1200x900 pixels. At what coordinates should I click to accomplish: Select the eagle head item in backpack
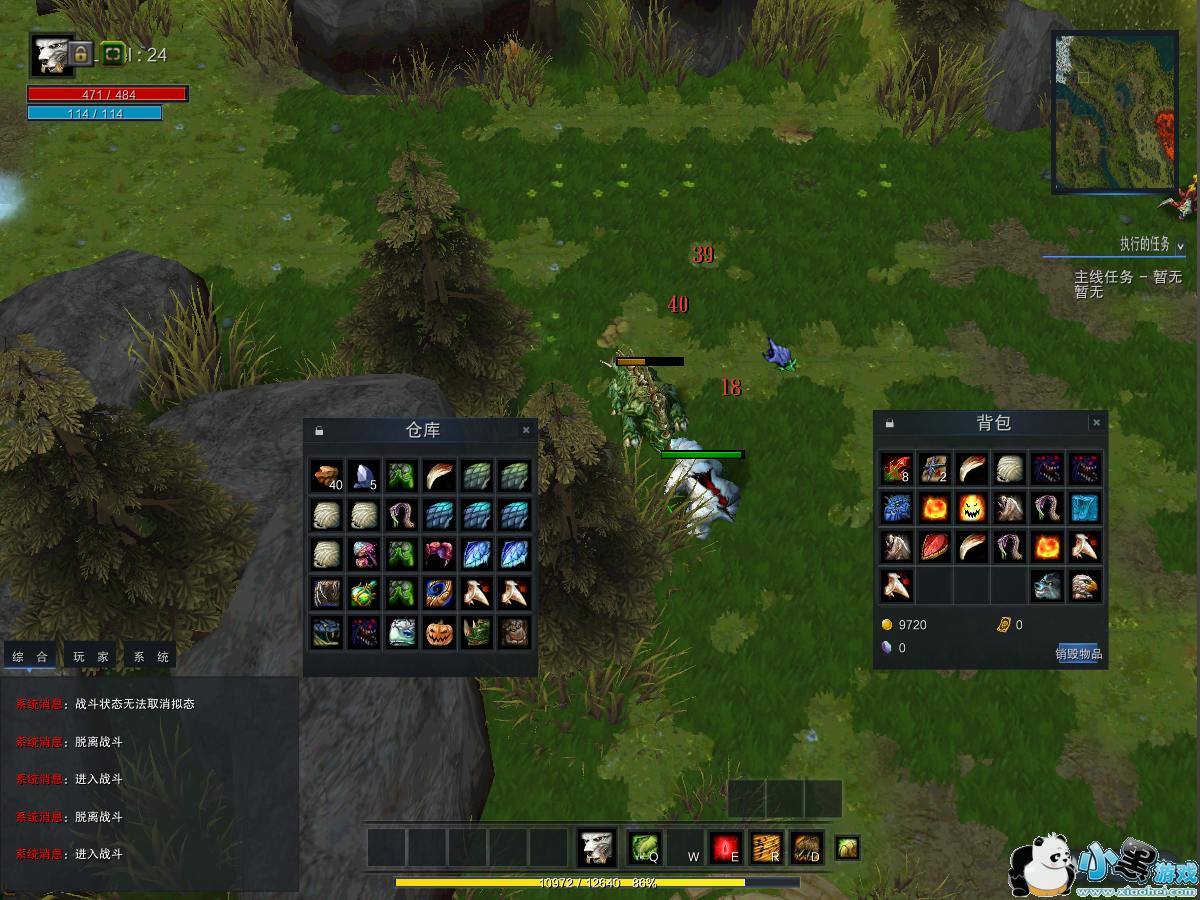(x=1085, y=586)
